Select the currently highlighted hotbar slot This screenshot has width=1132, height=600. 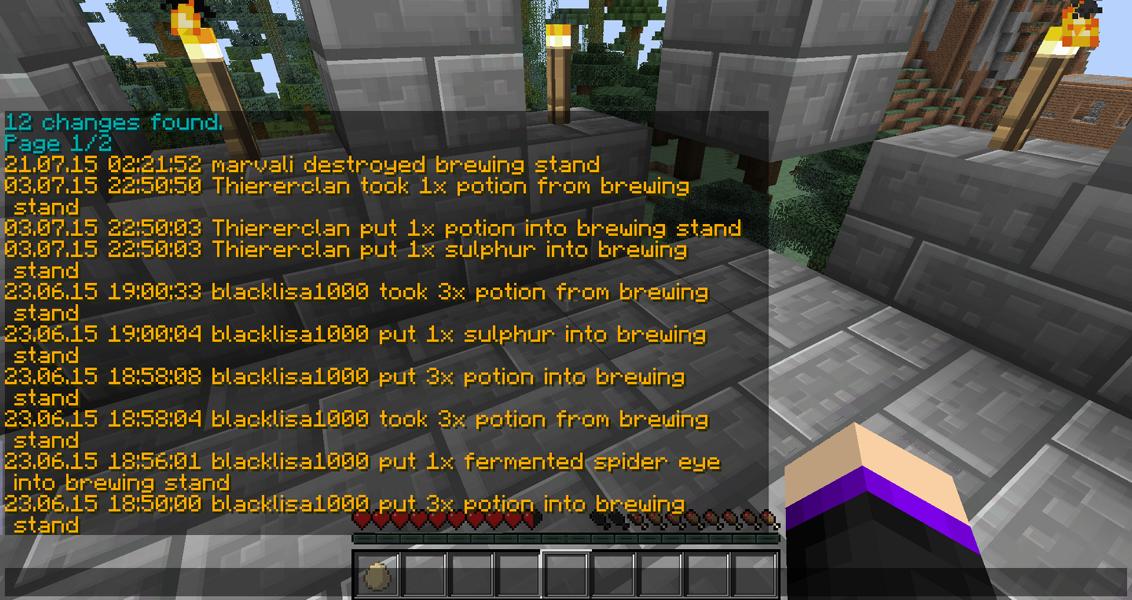(x=566, y=576)
